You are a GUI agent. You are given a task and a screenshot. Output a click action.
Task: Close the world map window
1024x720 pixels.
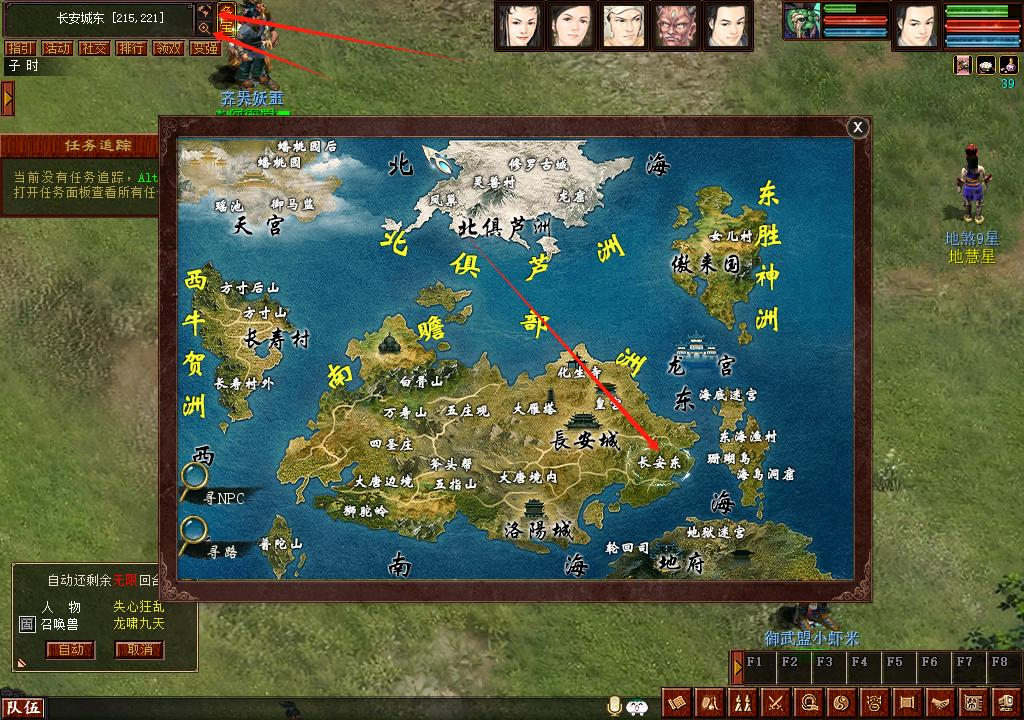[857, 127]
